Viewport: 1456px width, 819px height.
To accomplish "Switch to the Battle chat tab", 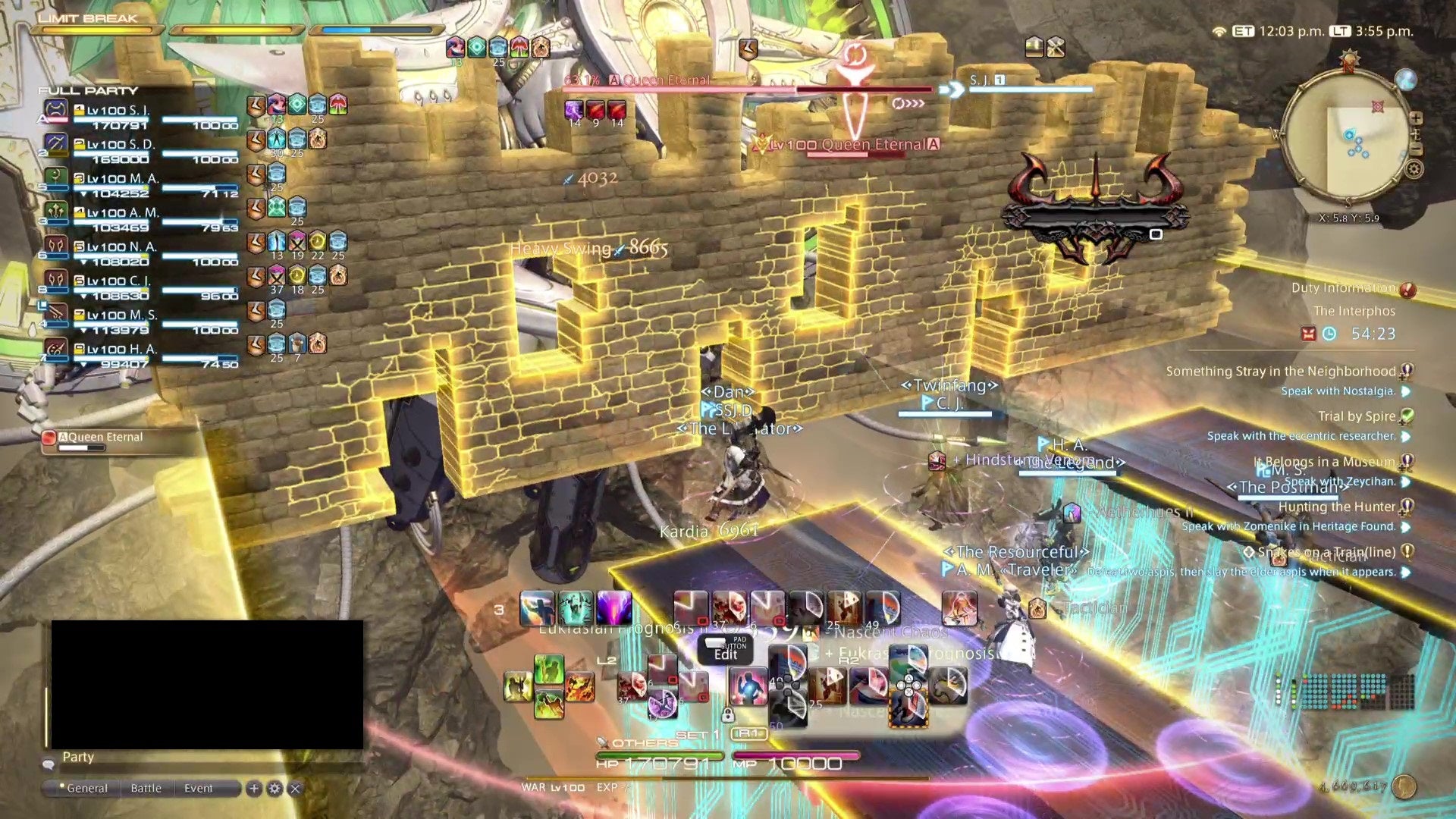I will point(146,789).
